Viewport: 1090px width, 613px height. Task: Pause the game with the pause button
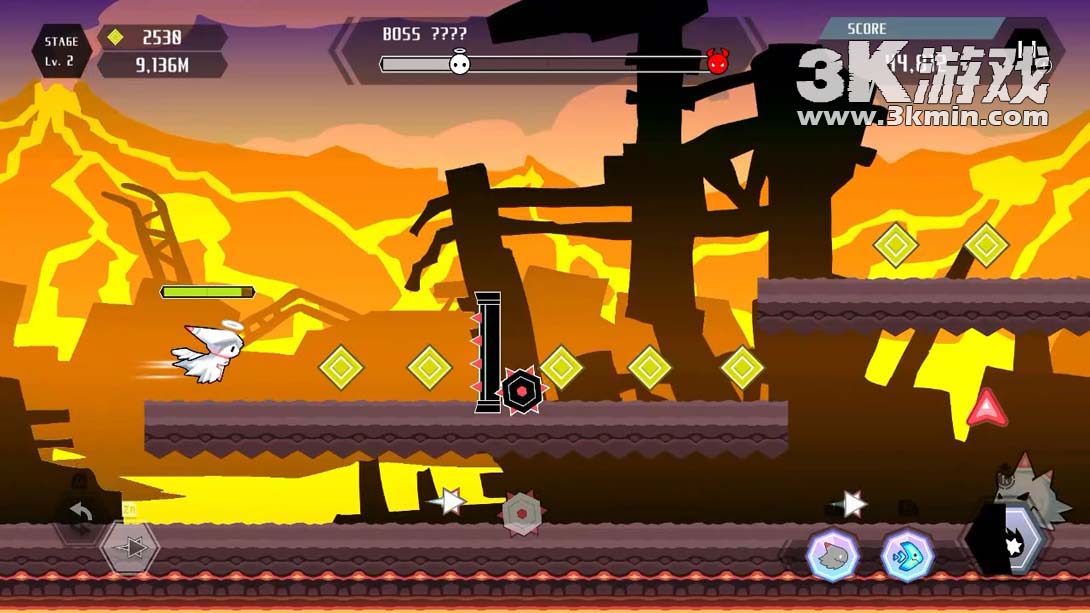(x=1027, y=52)
